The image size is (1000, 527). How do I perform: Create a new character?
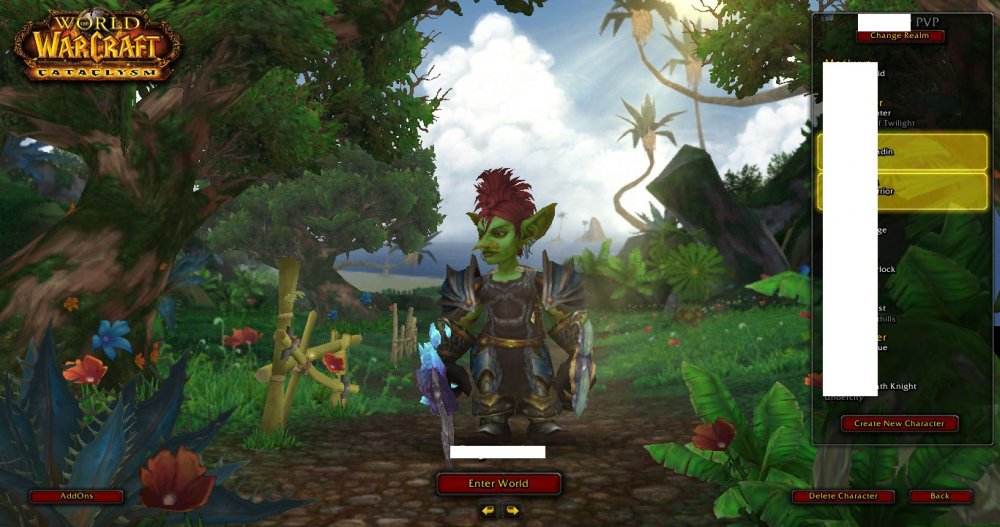tap(899, 424)
